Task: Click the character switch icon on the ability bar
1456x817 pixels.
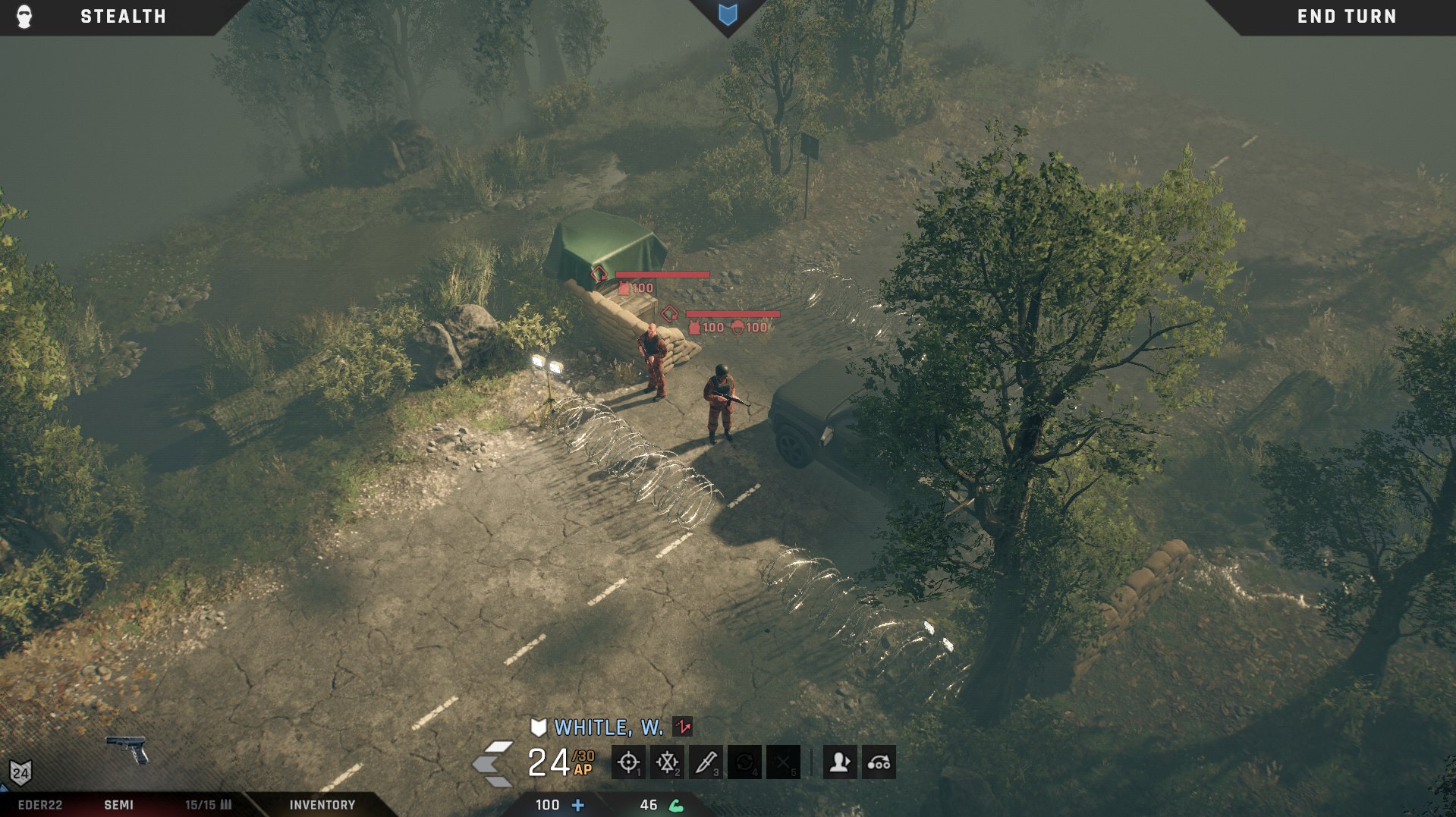Action: click(838, 762)
